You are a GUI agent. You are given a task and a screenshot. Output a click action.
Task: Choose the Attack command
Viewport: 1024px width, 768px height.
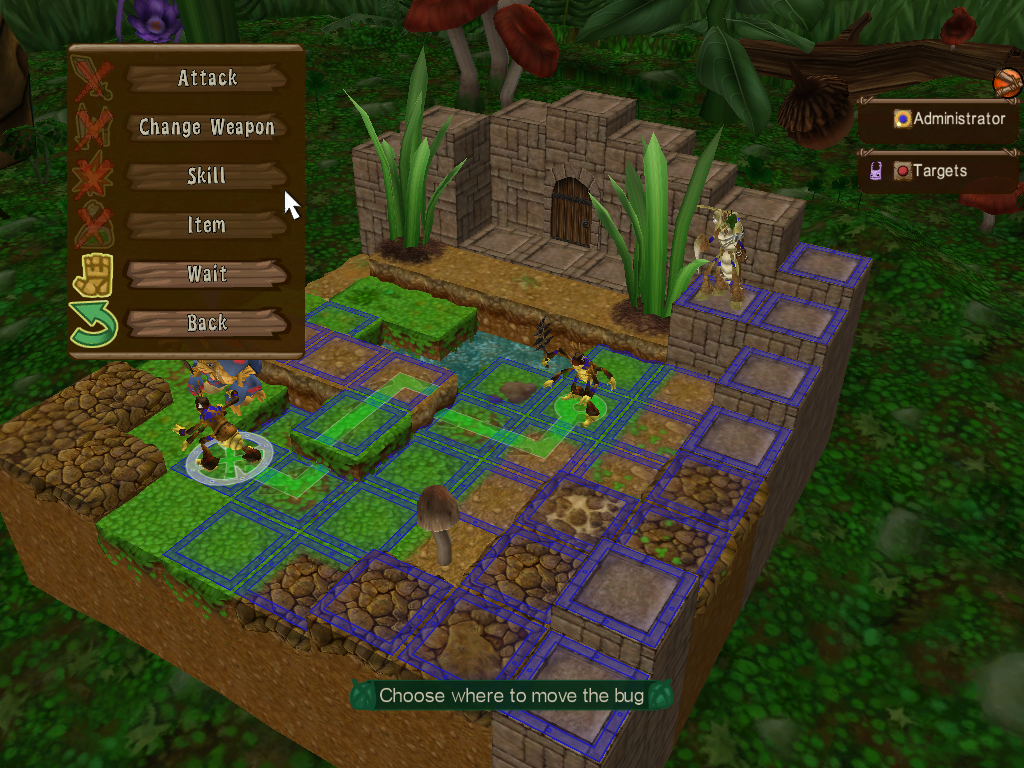[207, 78]
